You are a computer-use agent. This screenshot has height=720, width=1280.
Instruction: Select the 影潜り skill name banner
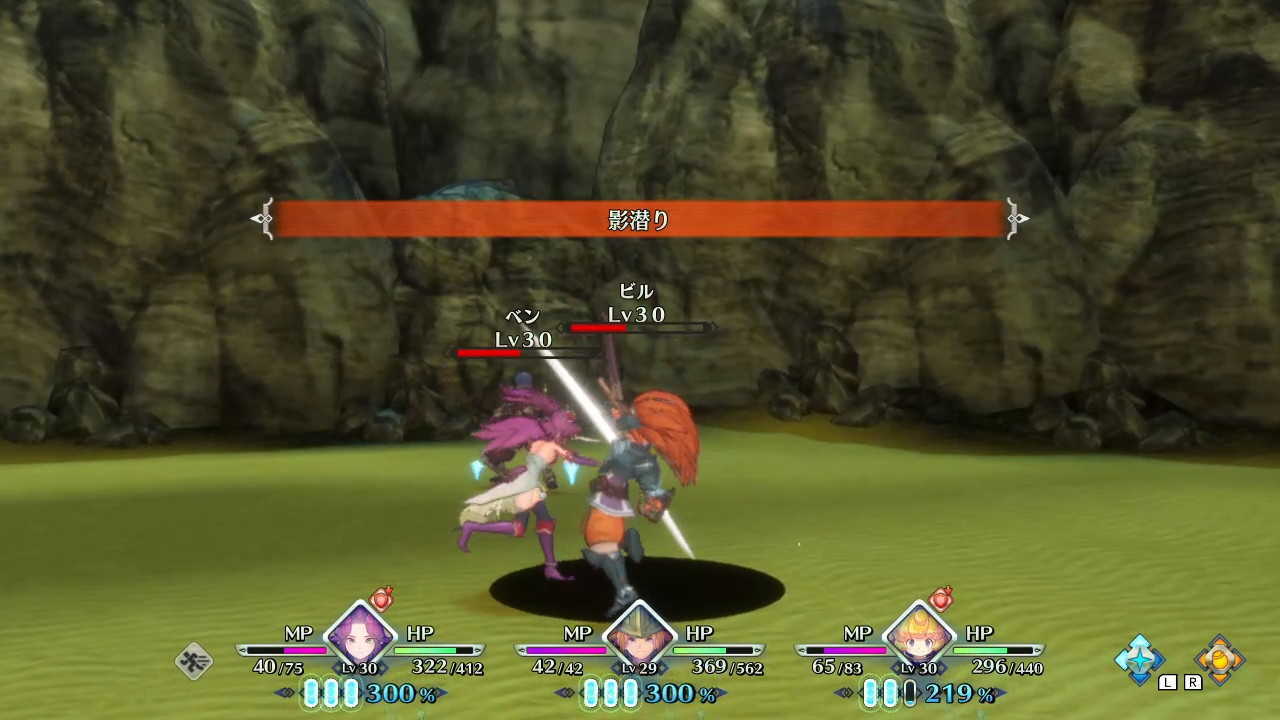click(x=641, y=217)
